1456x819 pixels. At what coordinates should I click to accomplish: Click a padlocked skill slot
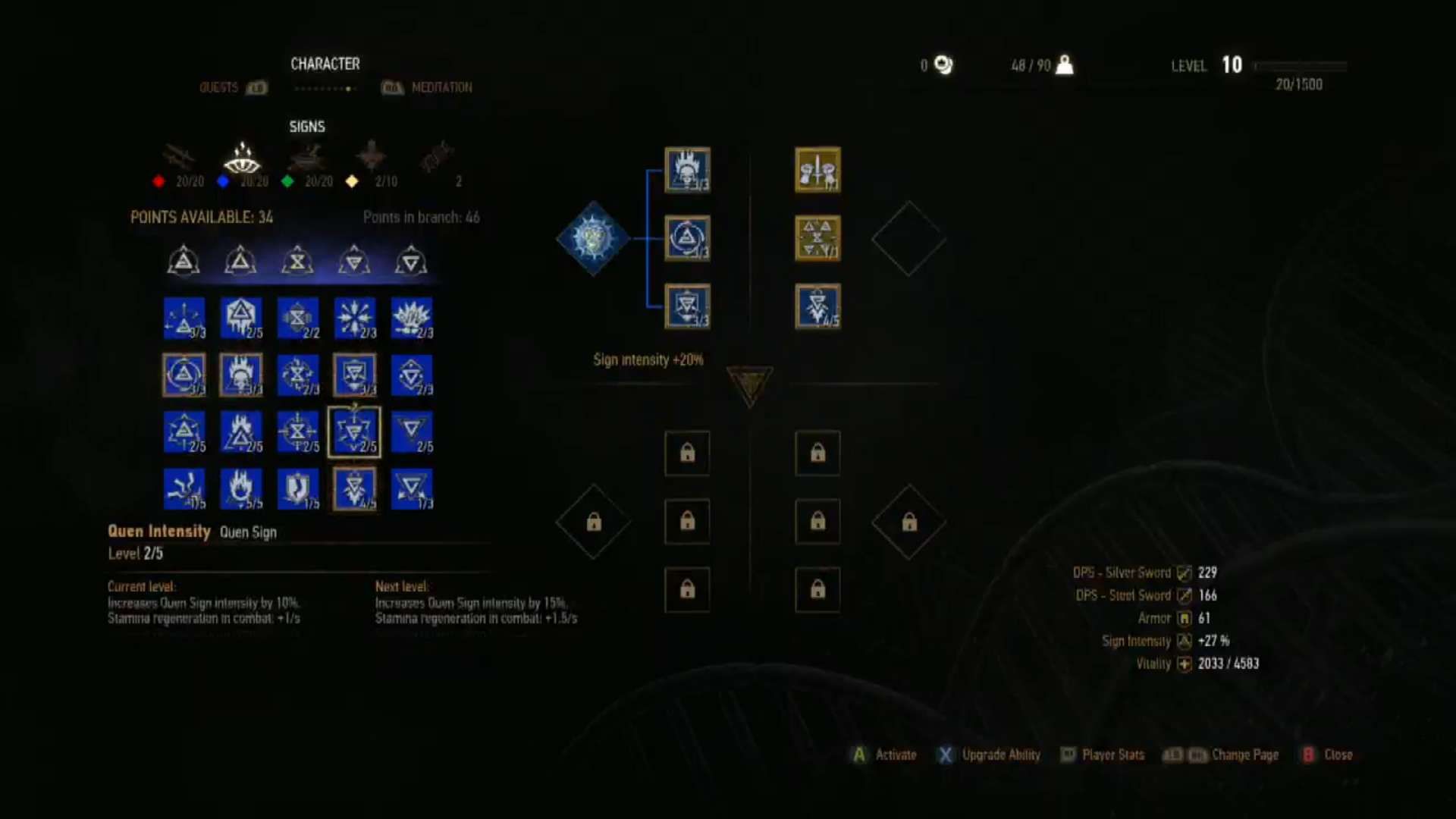click(687, 453)
